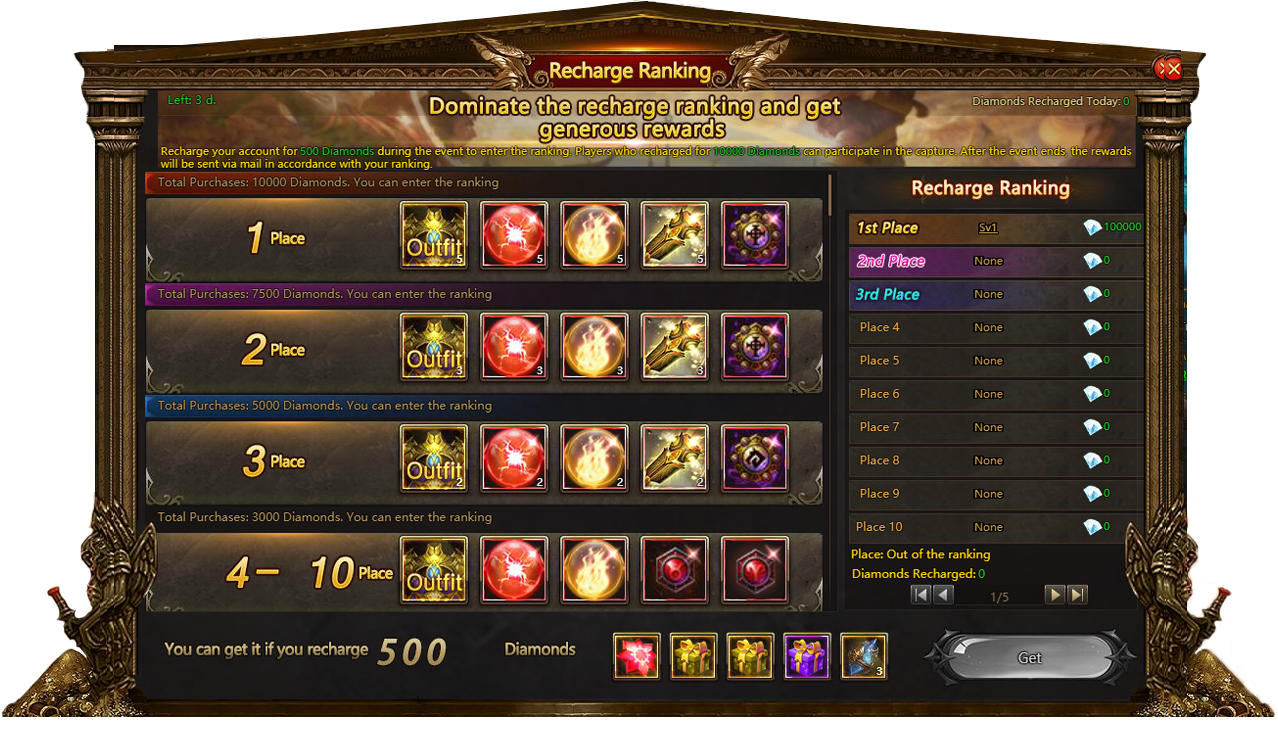View the blue crystal reward with quantity 3
The height and width of the screenshot is (739, 1278).
(x=863, y=656)
